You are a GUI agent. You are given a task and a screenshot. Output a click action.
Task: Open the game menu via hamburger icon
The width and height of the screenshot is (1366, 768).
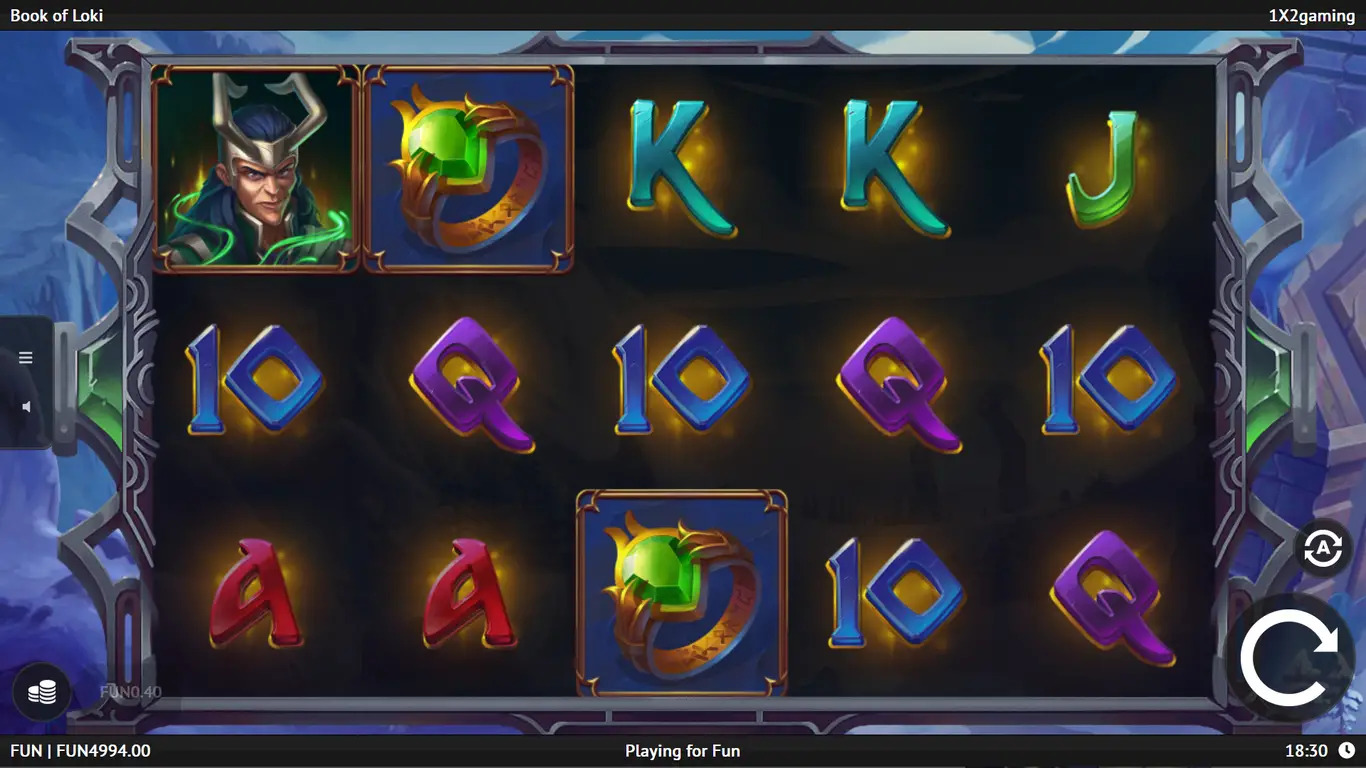[x=25, y=357]
